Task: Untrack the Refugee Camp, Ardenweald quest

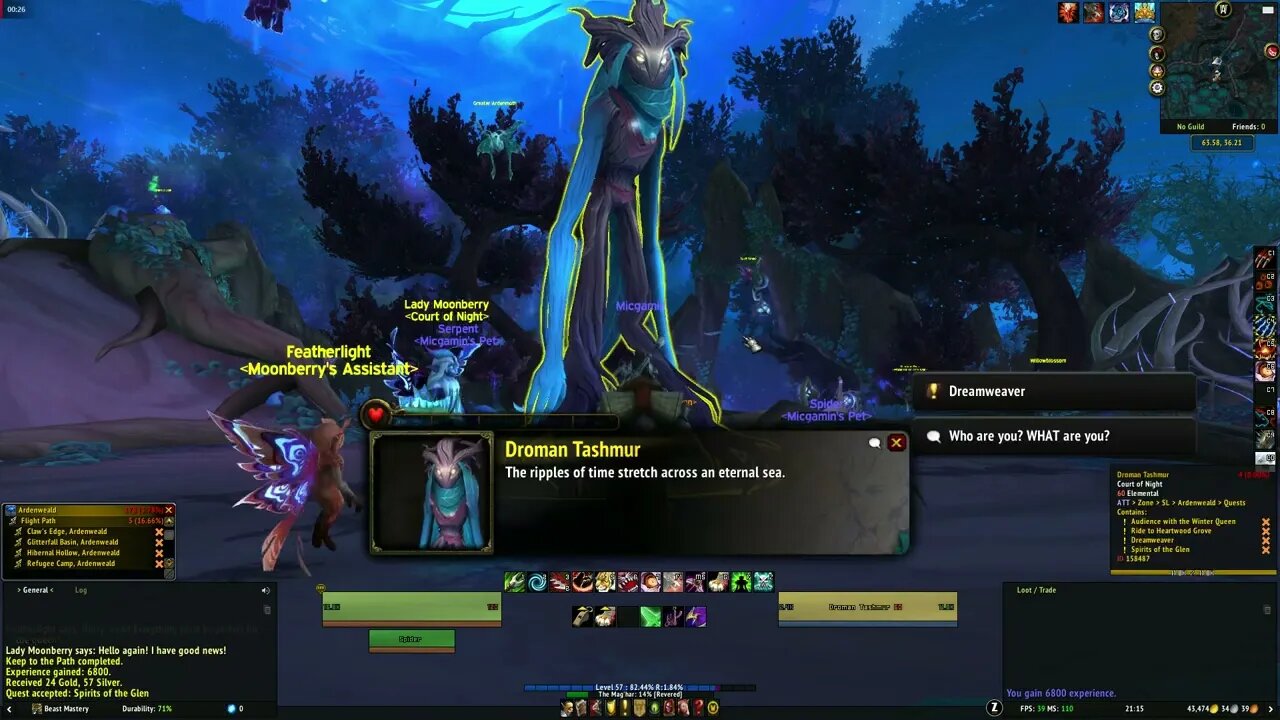Action: point(158,563)
